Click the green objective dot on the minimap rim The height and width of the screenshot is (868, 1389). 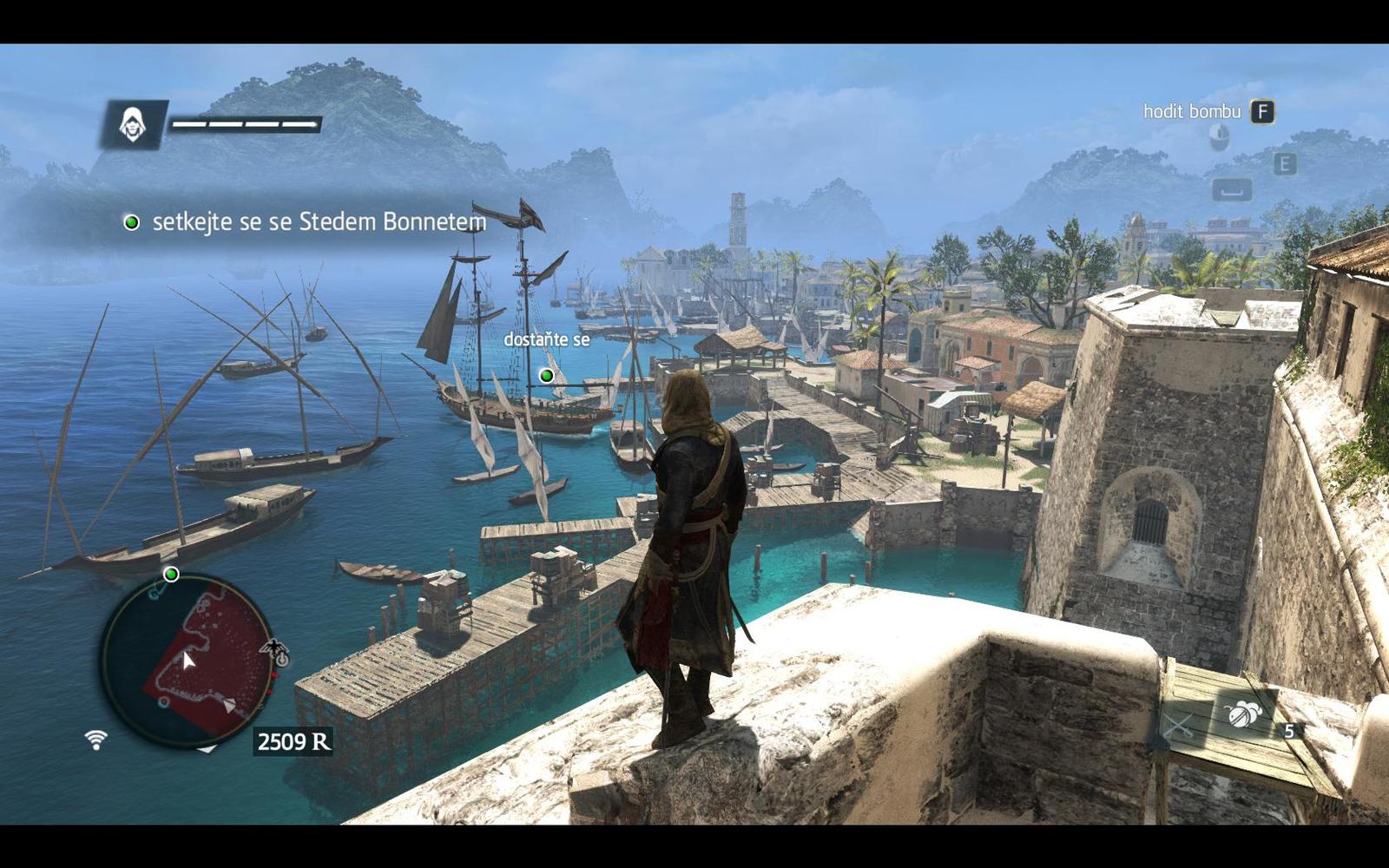(x=171, y=575)
